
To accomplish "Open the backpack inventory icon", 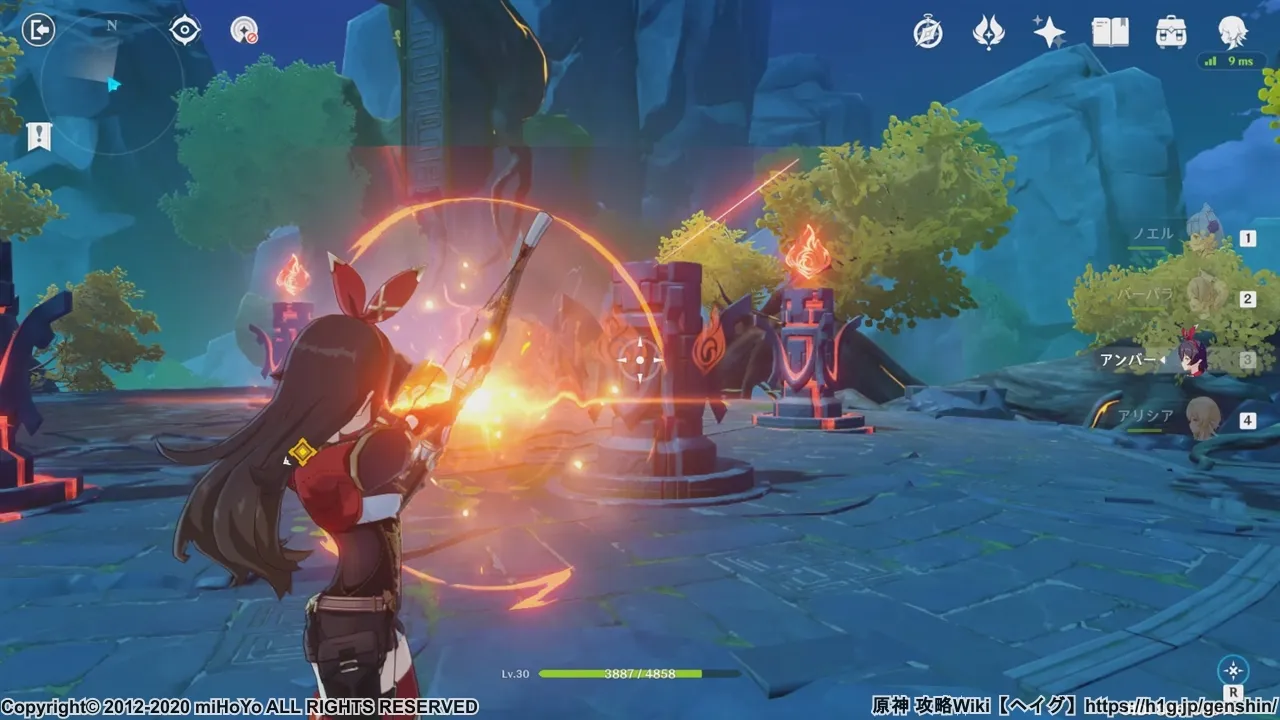I will coord(1170,33).
